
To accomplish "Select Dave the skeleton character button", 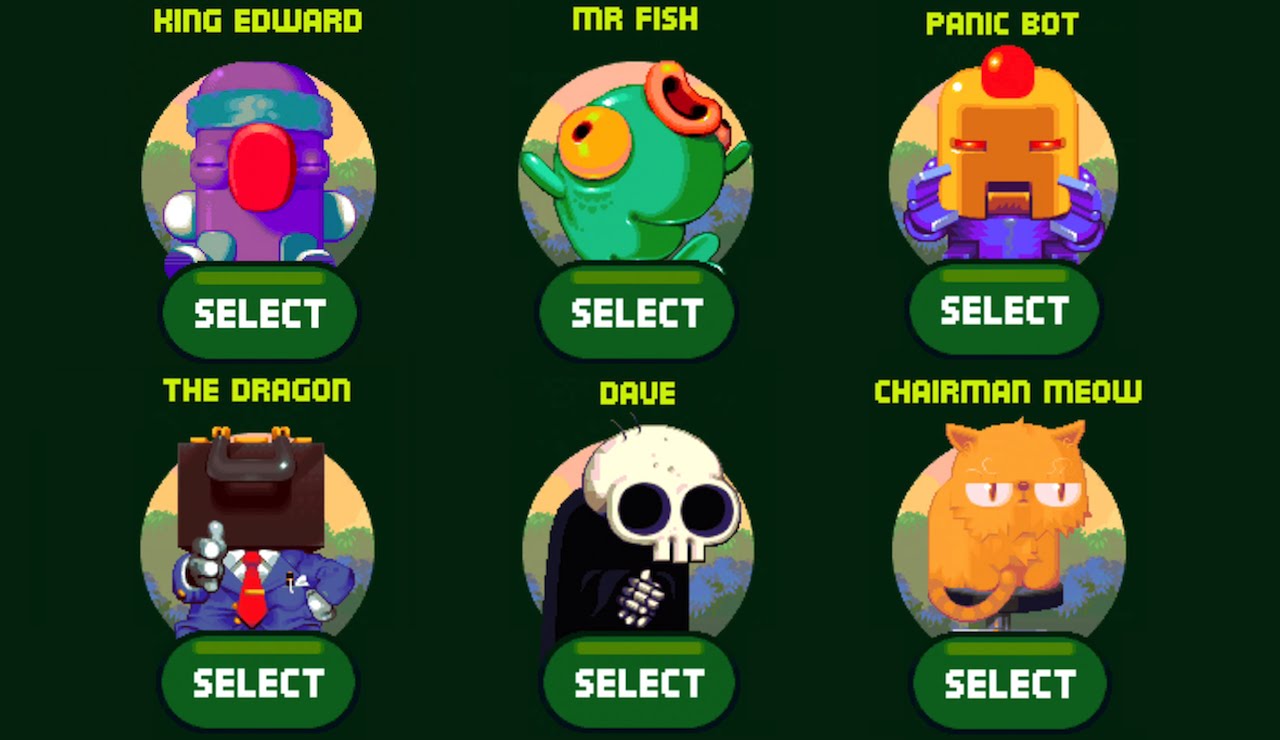I will [x=639, y=683].
